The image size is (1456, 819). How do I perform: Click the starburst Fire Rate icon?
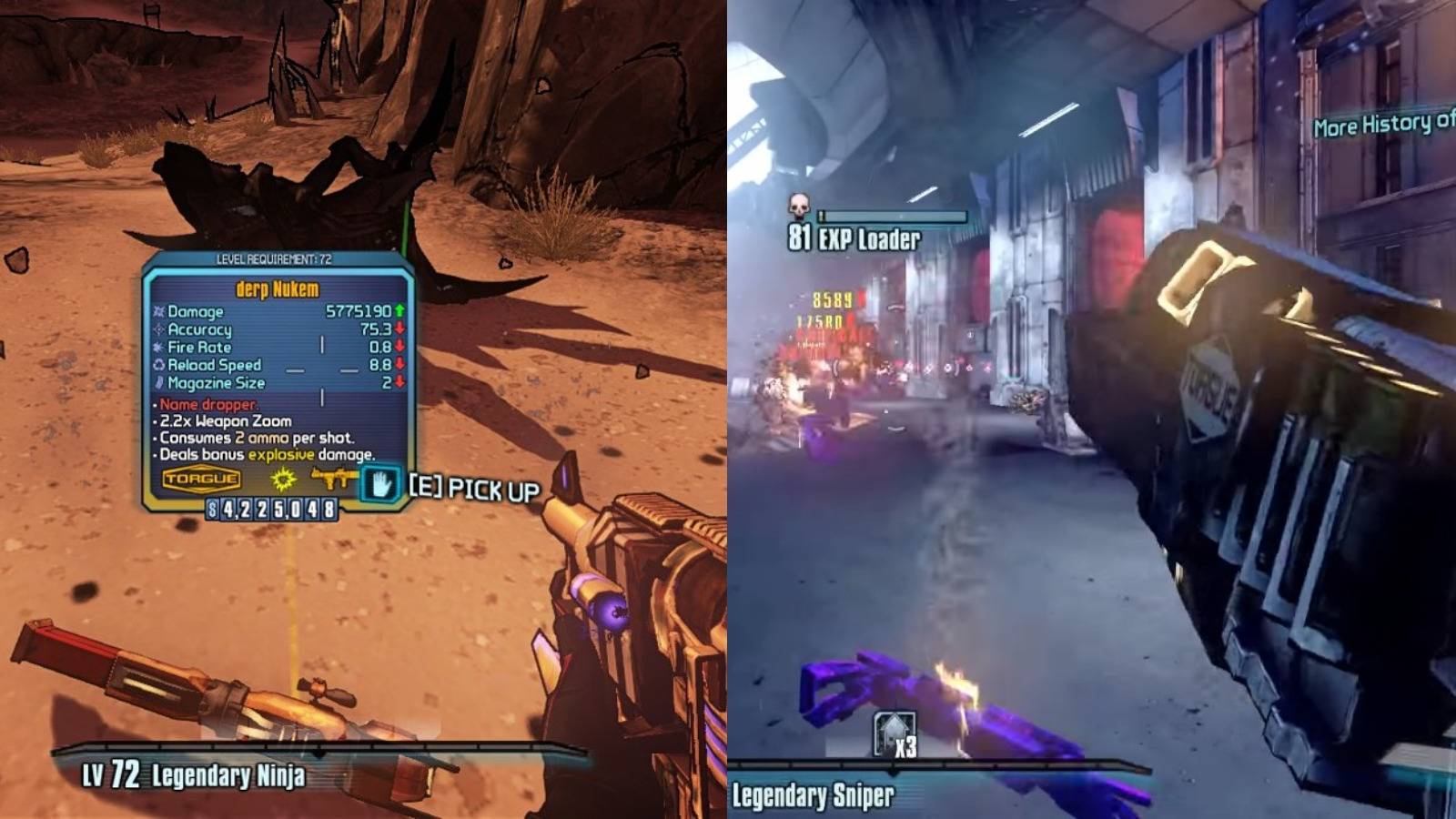point(157,348)
